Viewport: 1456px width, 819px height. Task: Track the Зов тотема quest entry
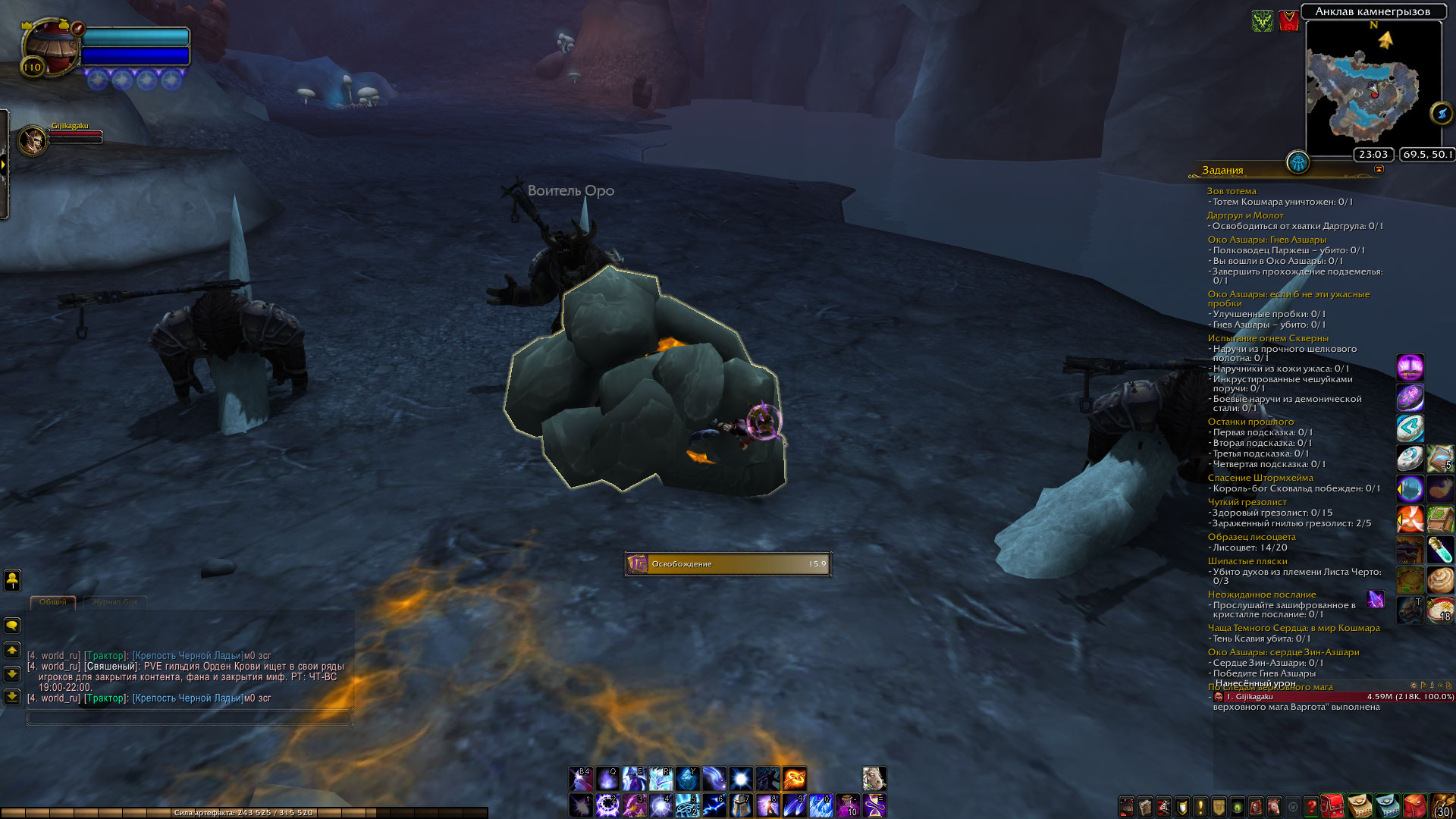point(1232,191)
